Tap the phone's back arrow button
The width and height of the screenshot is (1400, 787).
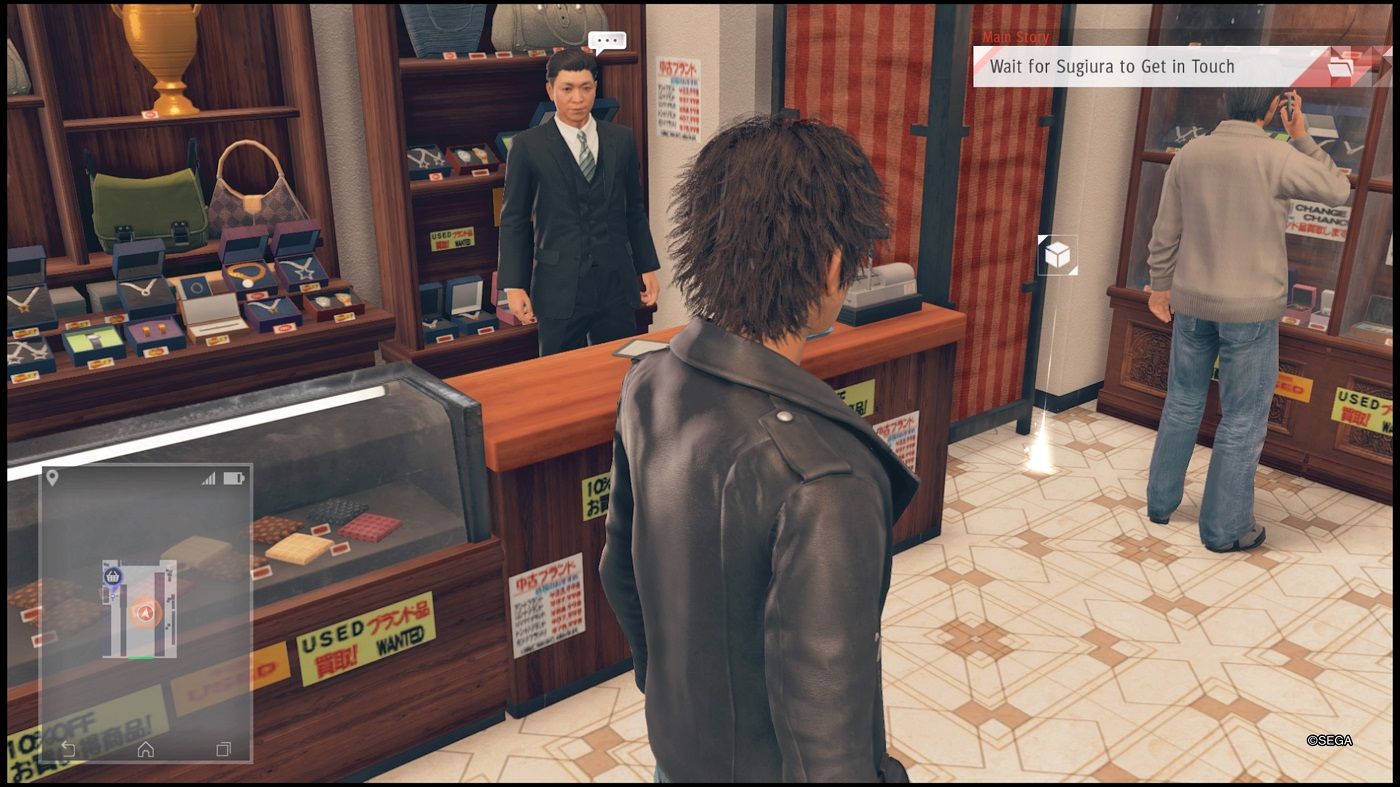[x=68, y=748]
